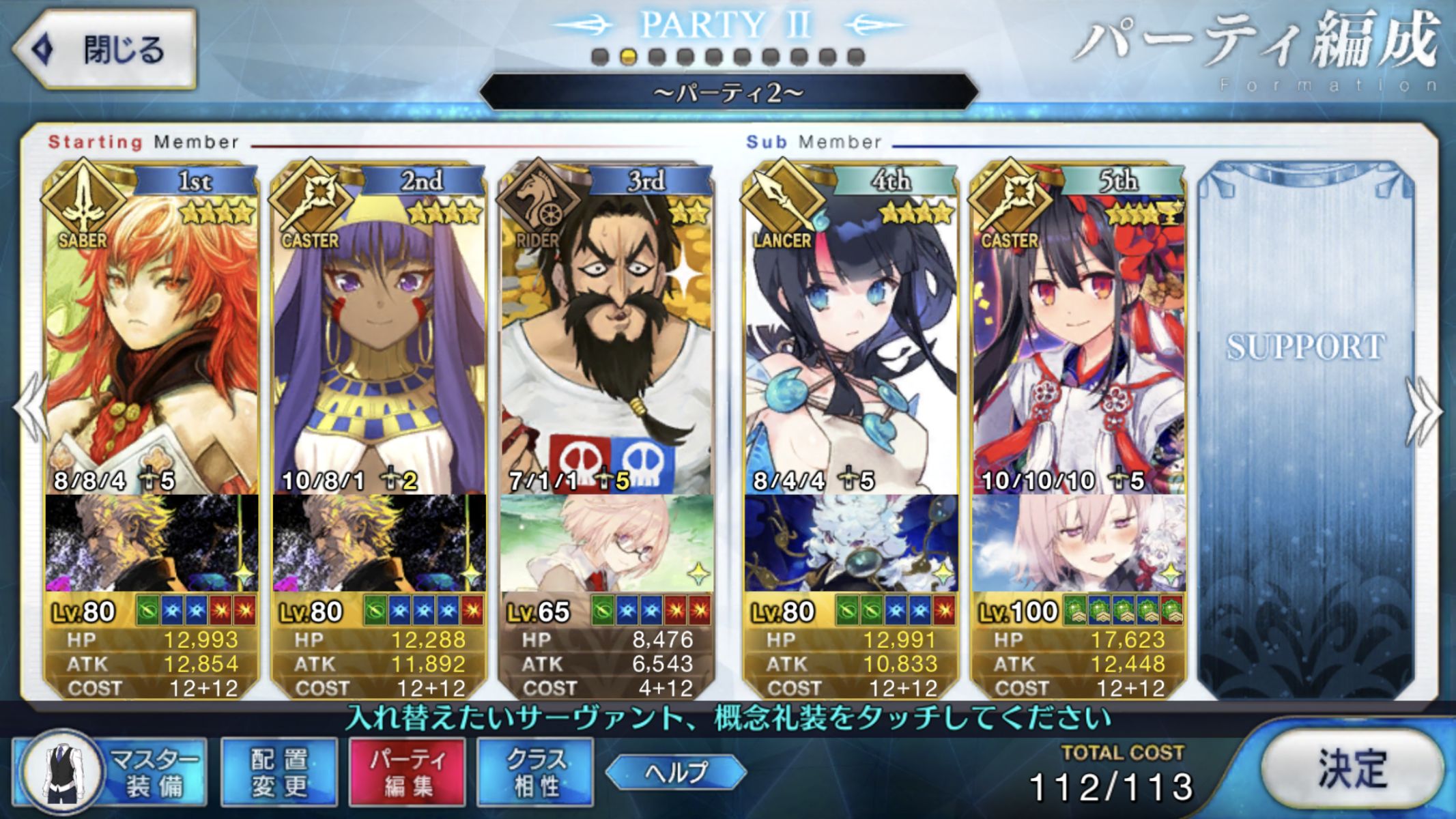This screenshot has width=1456, height=819.
Task: Change the Saber's equipped craft essence
Action: coord(152,543)
